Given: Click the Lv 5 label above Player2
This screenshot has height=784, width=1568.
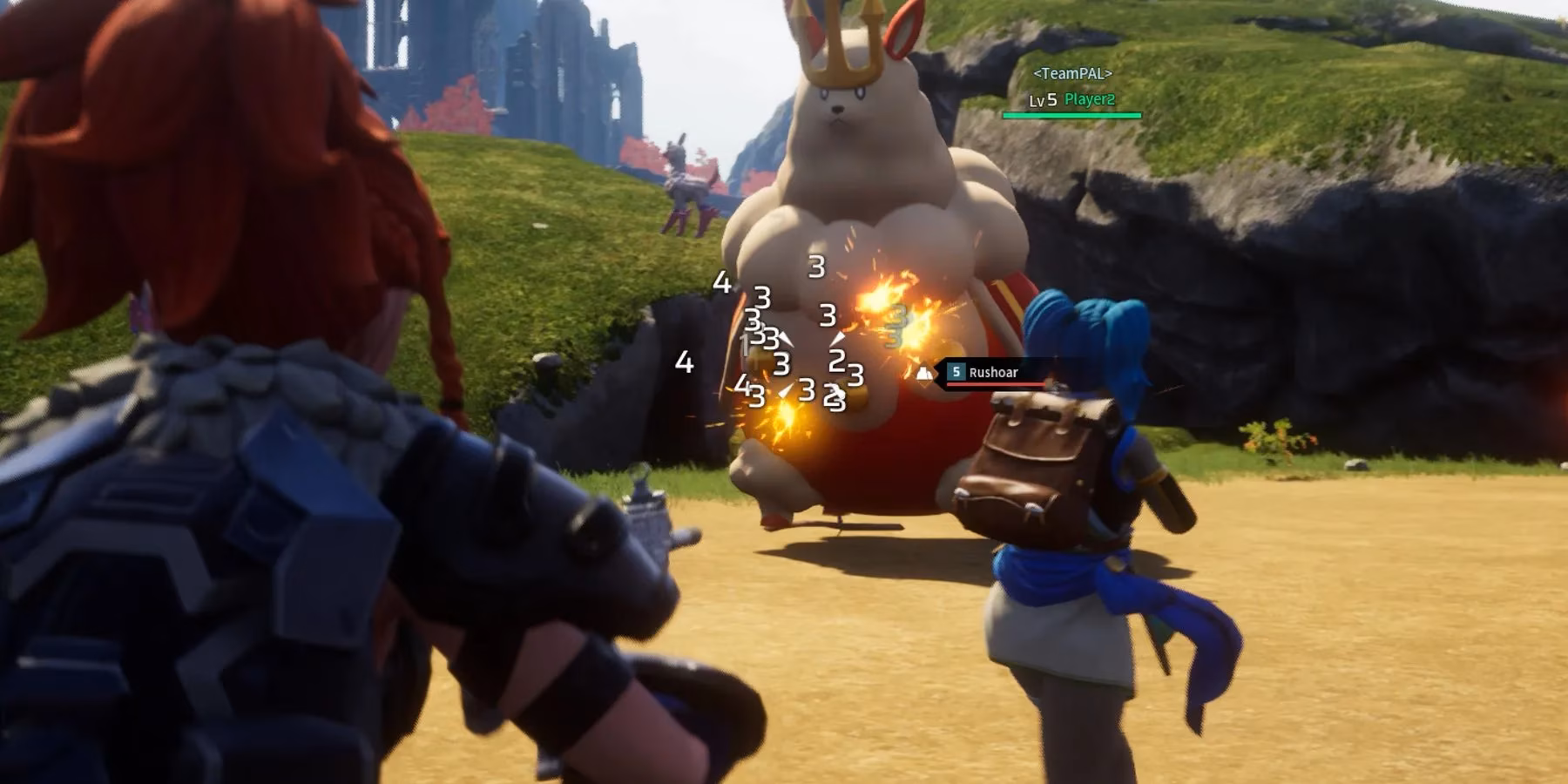Looking at the screenshot, I should coord(1042,100).
